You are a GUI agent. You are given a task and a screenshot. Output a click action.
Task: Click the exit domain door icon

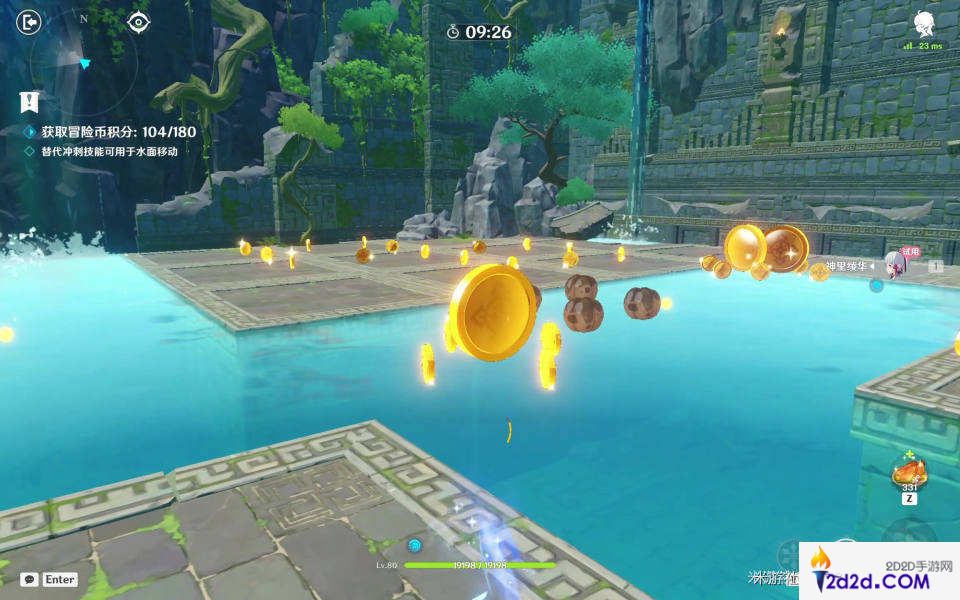(30, 21)
